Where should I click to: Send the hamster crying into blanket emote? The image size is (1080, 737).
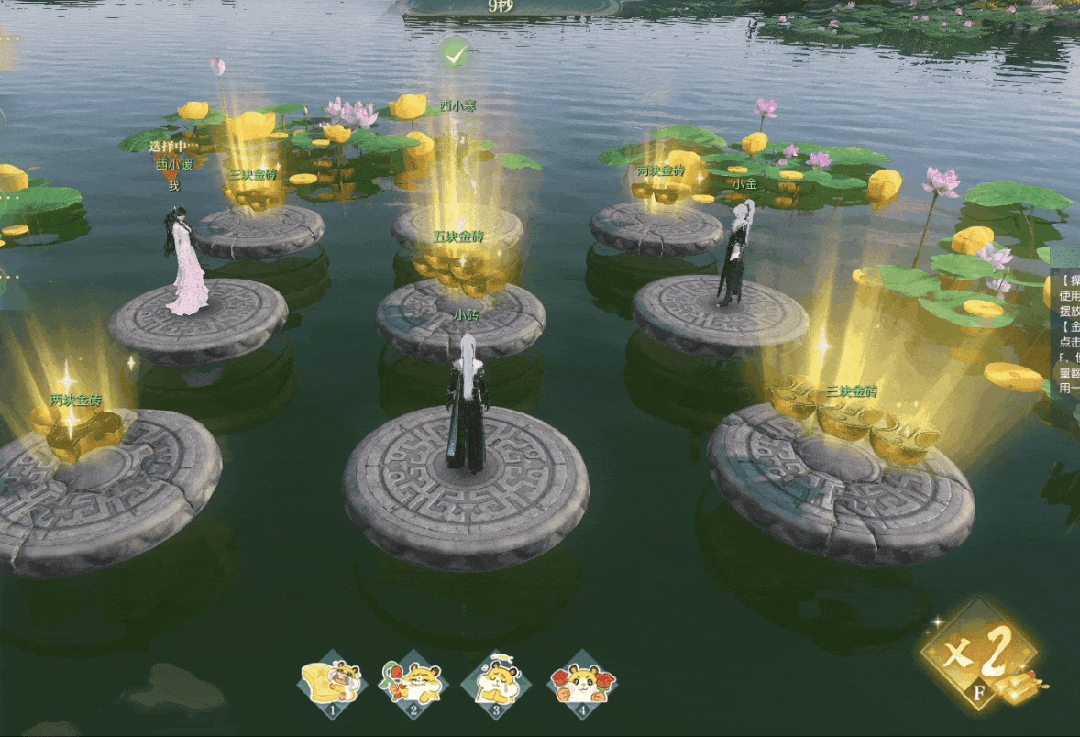[x=332, y=683]
